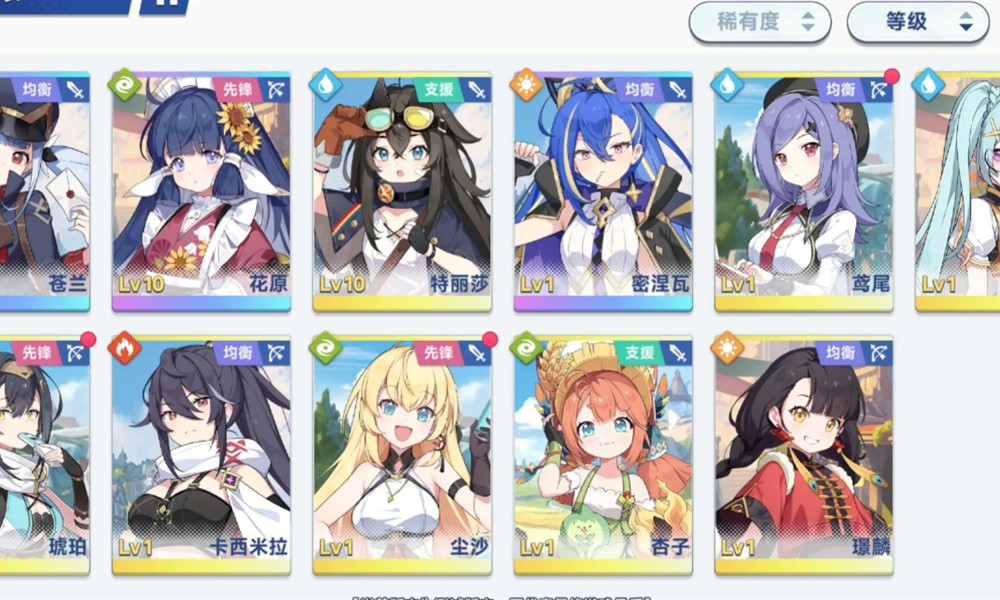
Task: Pick the 杏子 character card
Action: (603, 455)
